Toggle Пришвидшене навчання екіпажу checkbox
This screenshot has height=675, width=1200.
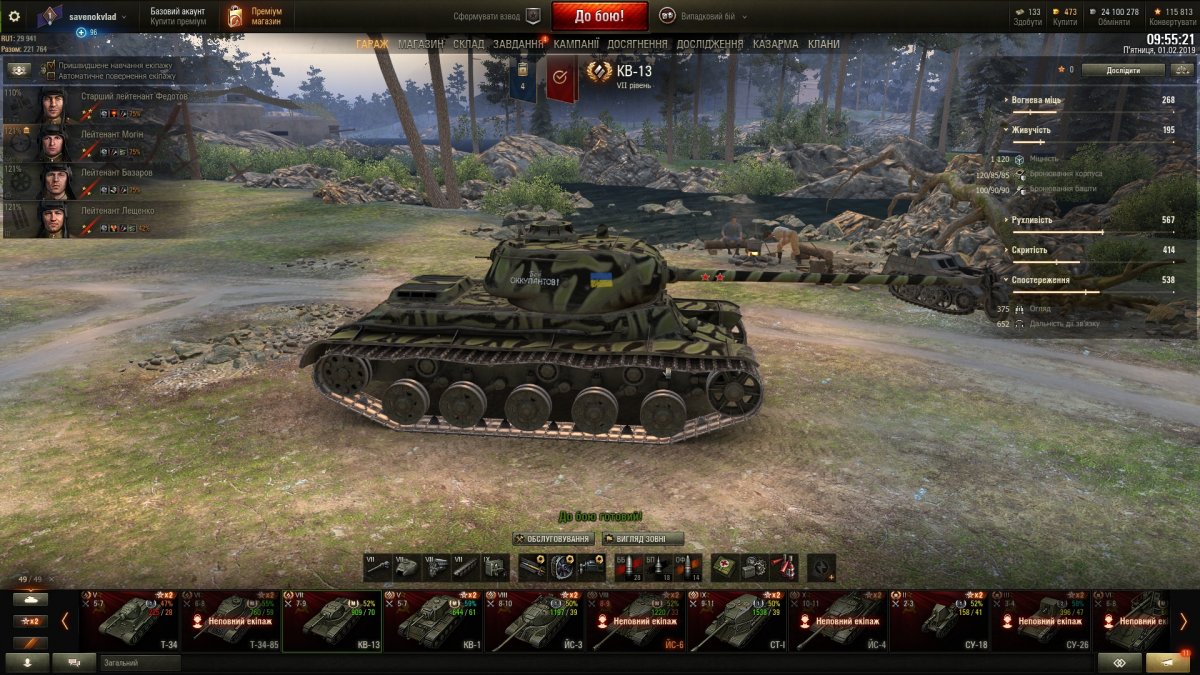51,65
